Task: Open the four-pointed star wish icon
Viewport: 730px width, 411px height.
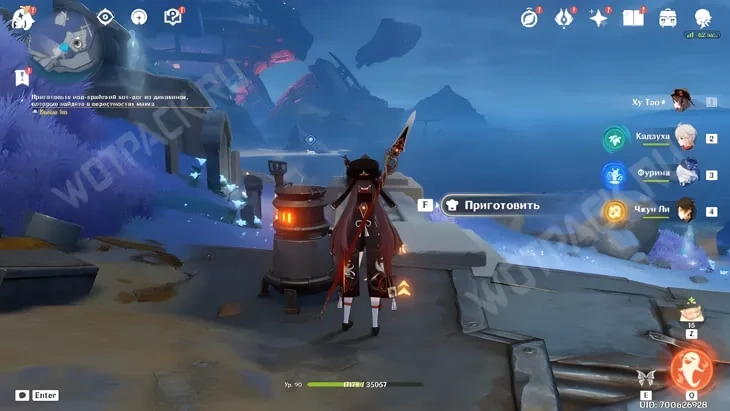Action: 599,17
